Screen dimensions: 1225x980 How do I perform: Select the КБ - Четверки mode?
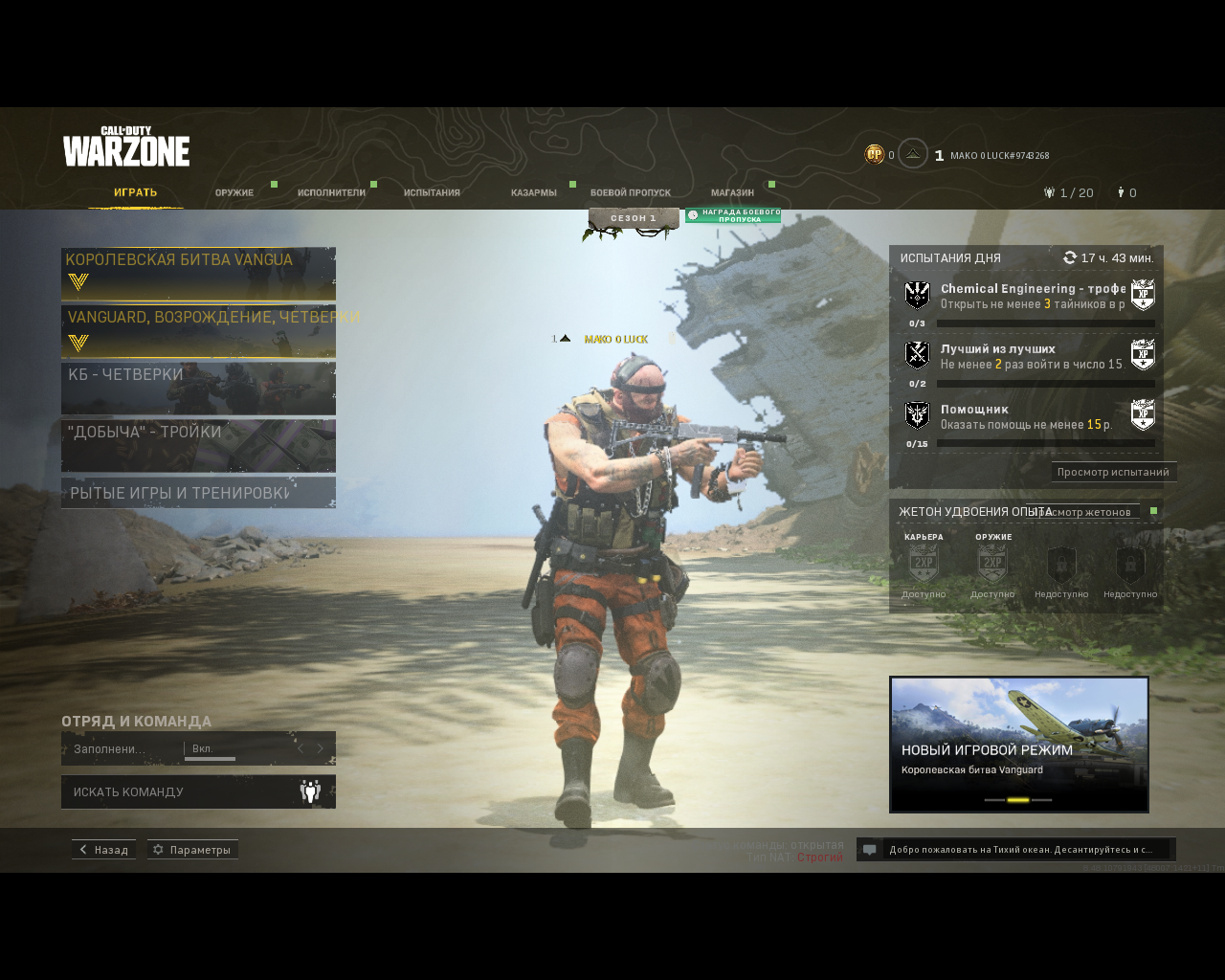[x=198, y=389]
